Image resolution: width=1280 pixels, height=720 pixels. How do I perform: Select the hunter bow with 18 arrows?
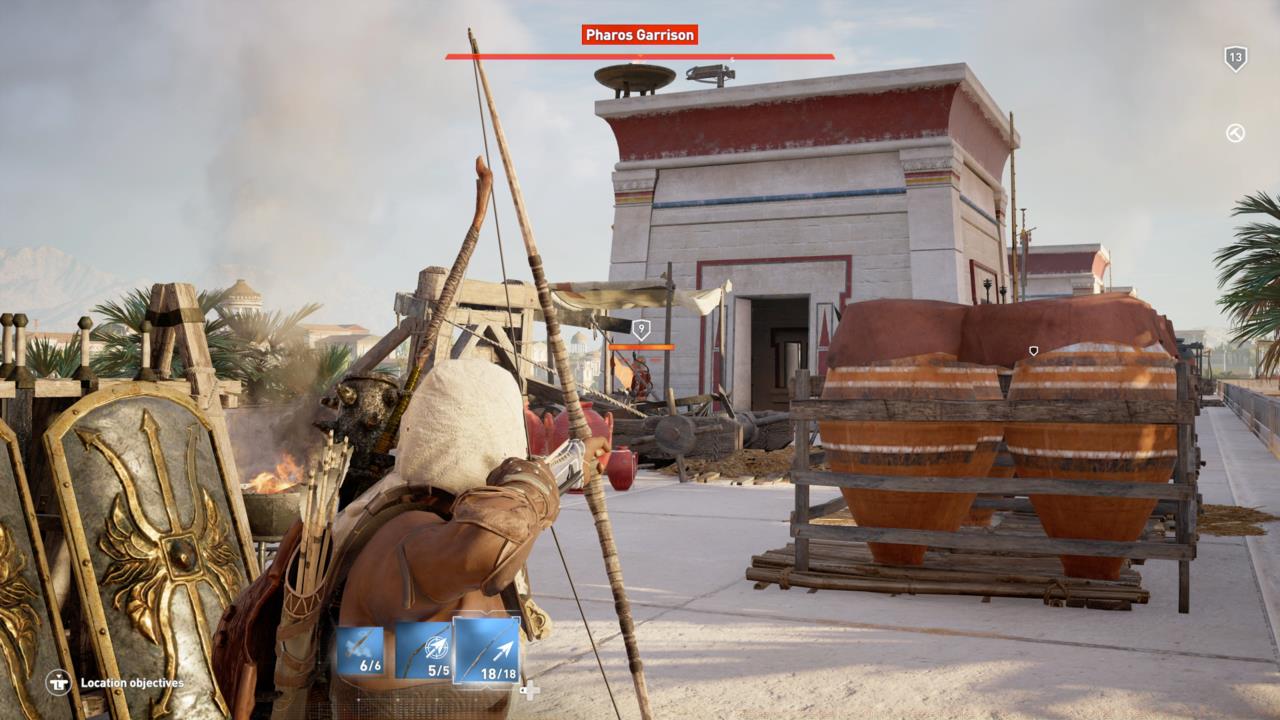487,650
